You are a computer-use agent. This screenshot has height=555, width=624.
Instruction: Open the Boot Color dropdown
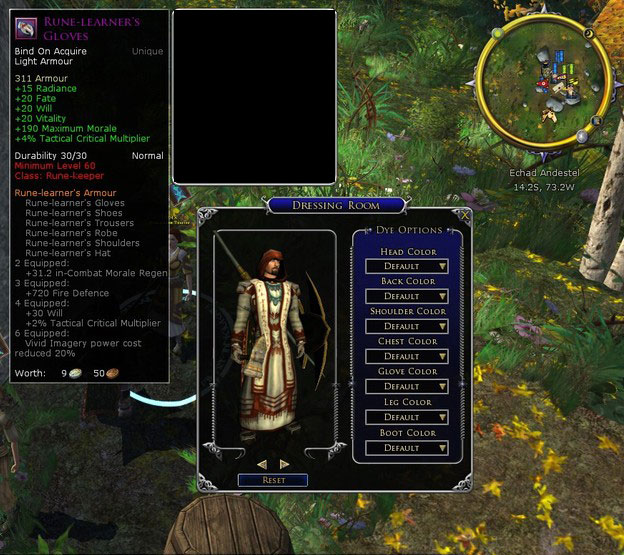(407, 448)
